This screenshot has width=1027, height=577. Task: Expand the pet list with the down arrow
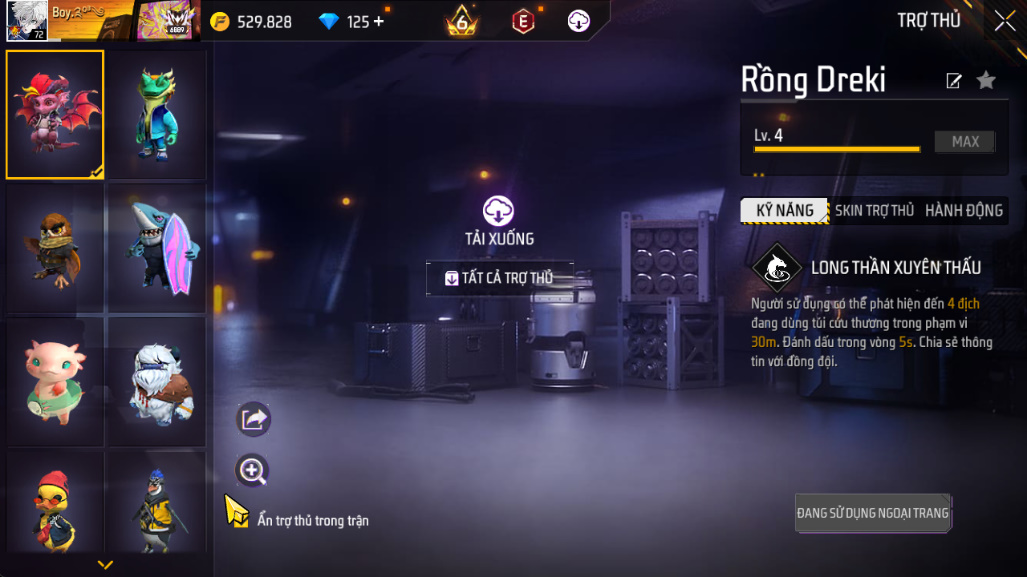pyautogui.click(x=105, y=565)
